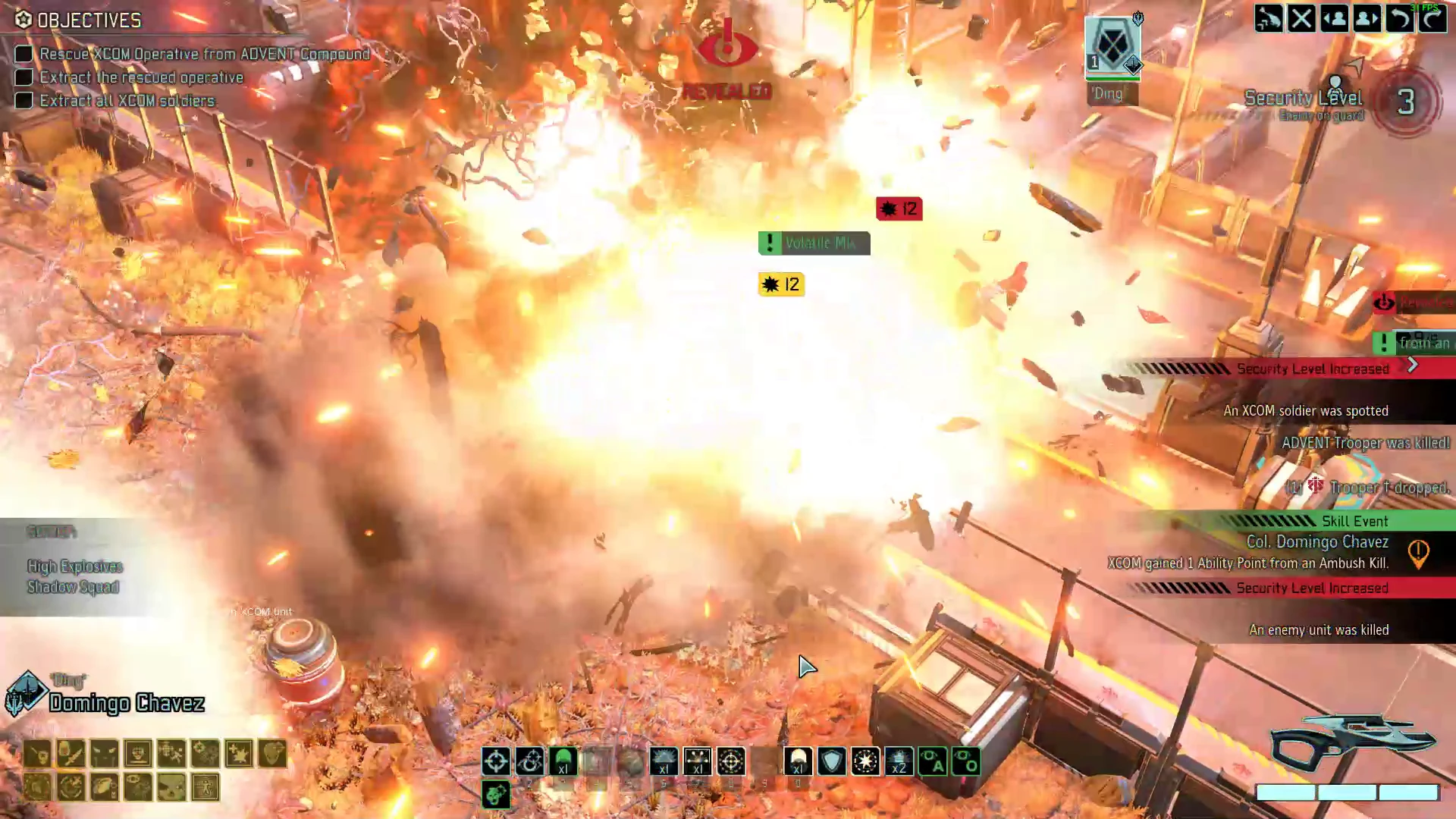Check the Extract all XCOM soldiers box
Image resolution: width=1456 pixels, height=819 pixels.
point(24,100)
